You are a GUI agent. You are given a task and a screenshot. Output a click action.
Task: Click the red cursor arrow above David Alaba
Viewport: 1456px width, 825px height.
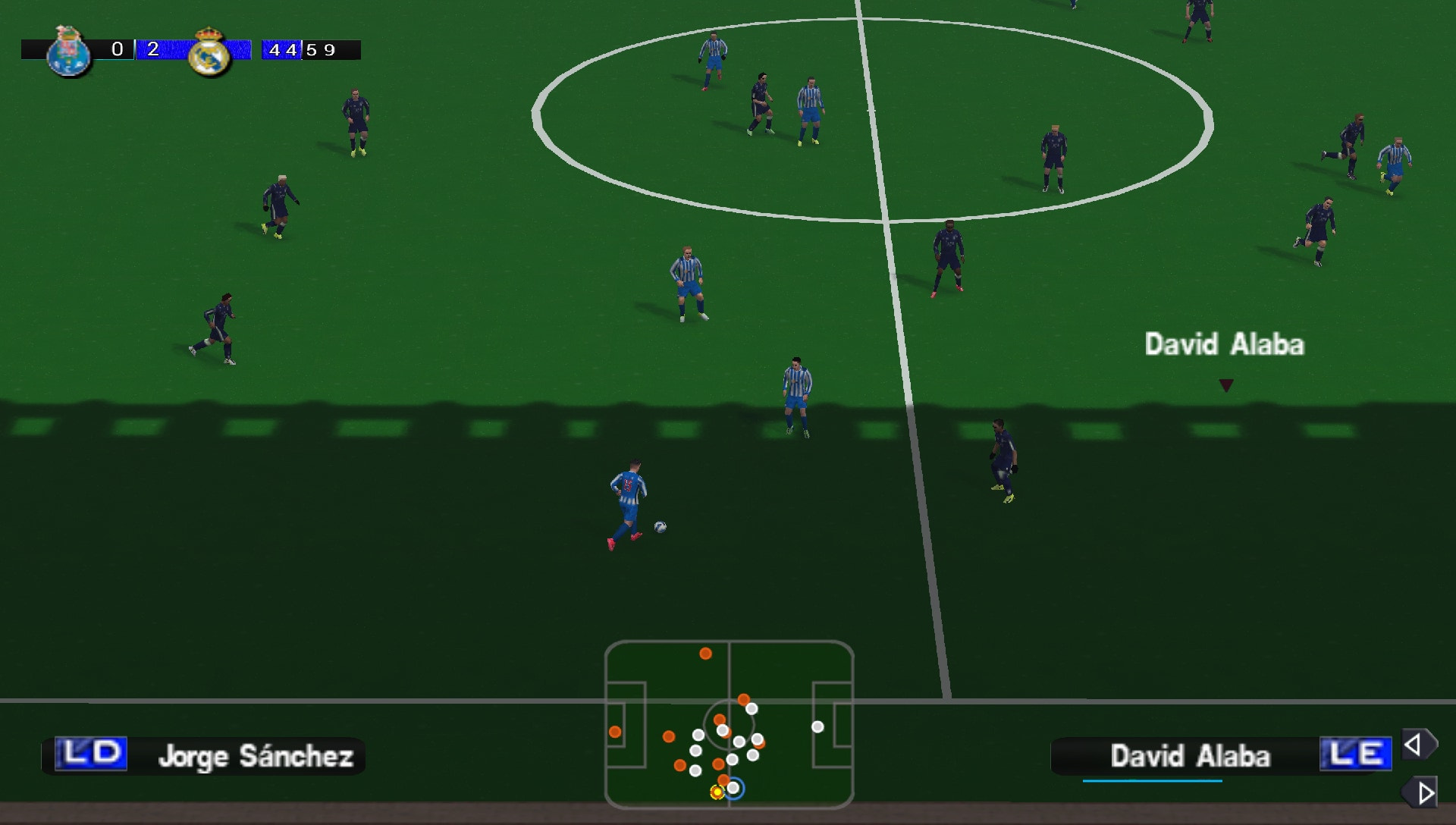point(1227,384)
